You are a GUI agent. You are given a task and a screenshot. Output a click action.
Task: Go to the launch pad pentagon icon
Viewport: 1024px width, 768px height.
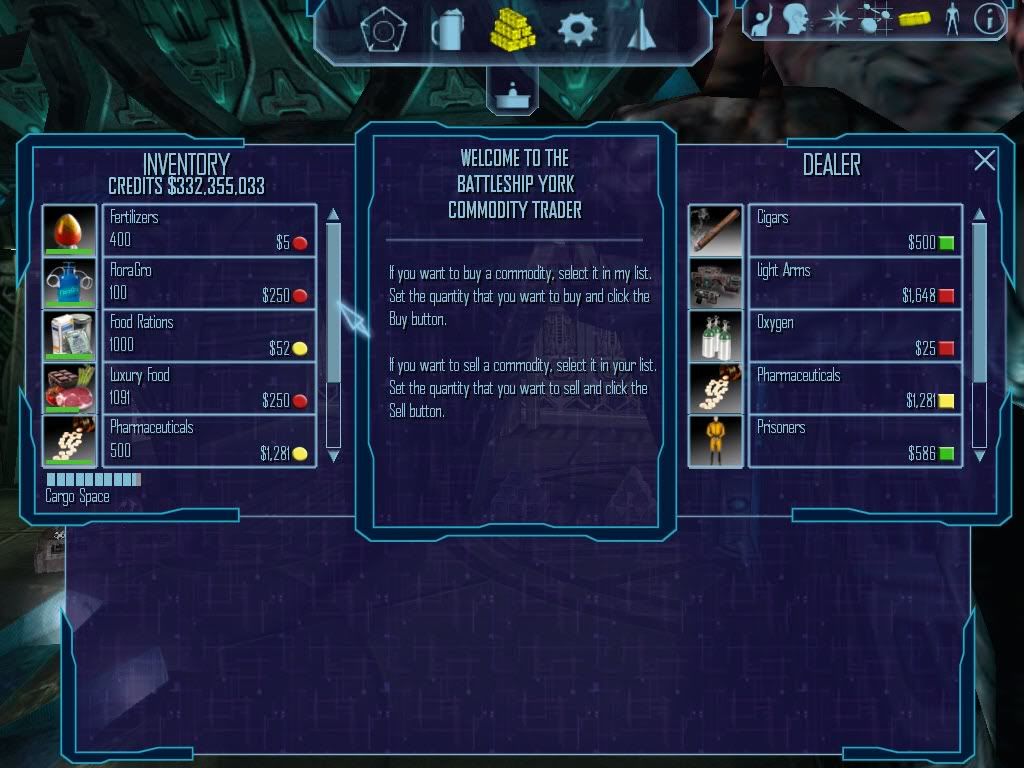[x=382, y=32]
